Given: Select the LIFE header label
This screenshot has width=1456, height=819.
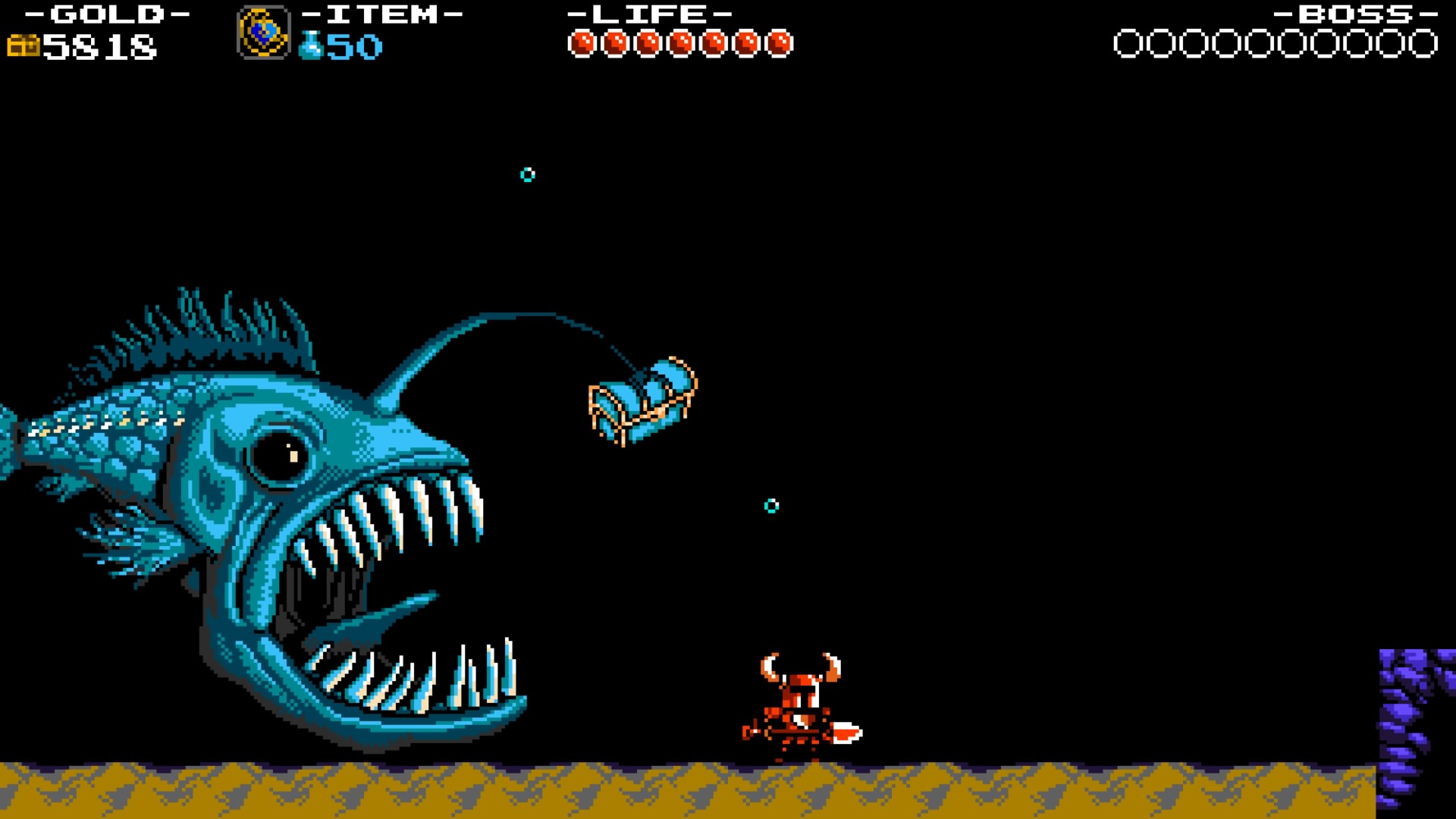Looking at the screenshot, I should point(651,13).
